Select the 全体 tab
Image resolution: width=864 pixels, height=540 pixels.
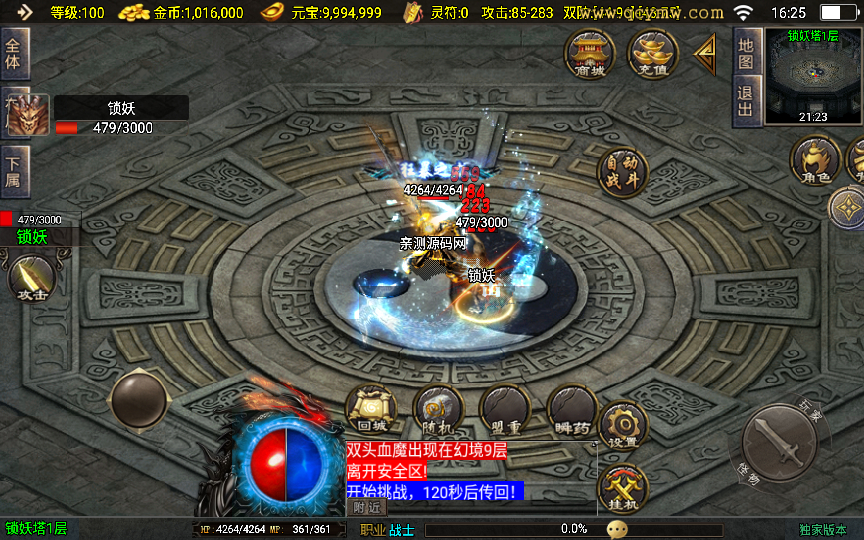point(15,53)
